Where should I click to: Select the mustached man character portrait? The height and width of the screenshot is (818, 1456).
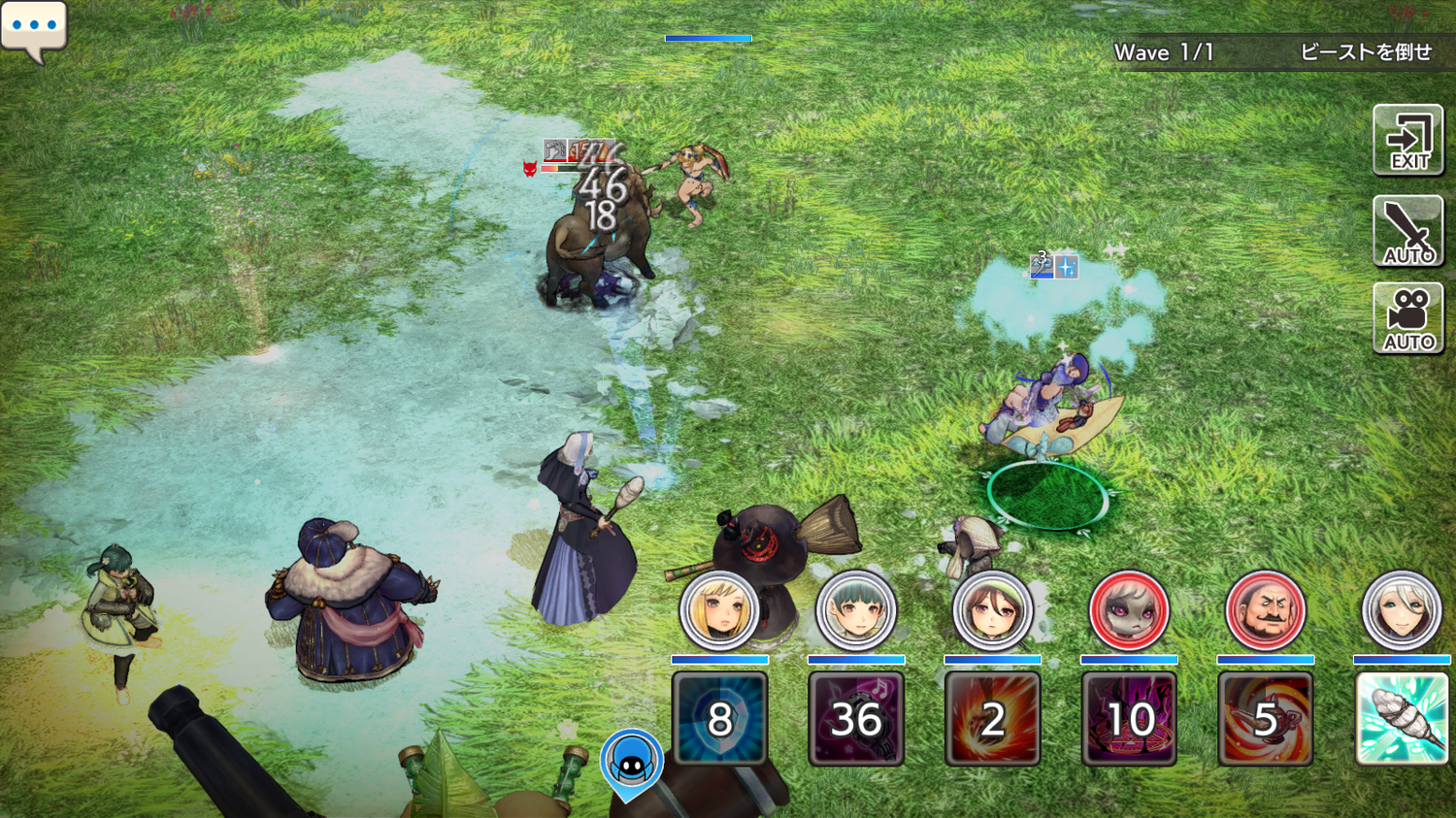(1265, 611)
